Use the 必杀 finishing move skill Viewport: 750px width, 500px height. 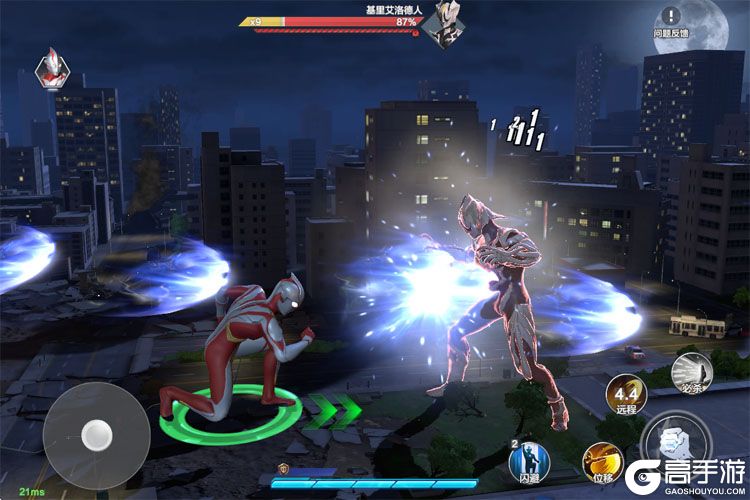tap(692, 370)
